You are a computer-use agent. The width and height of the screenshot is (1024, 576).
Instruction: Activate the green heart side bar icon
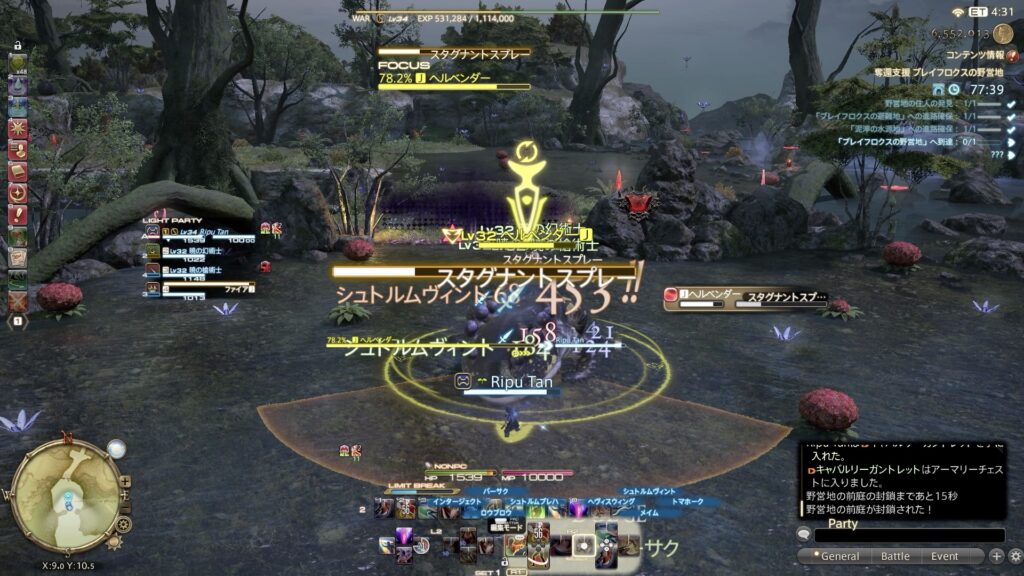pos(18,63)
